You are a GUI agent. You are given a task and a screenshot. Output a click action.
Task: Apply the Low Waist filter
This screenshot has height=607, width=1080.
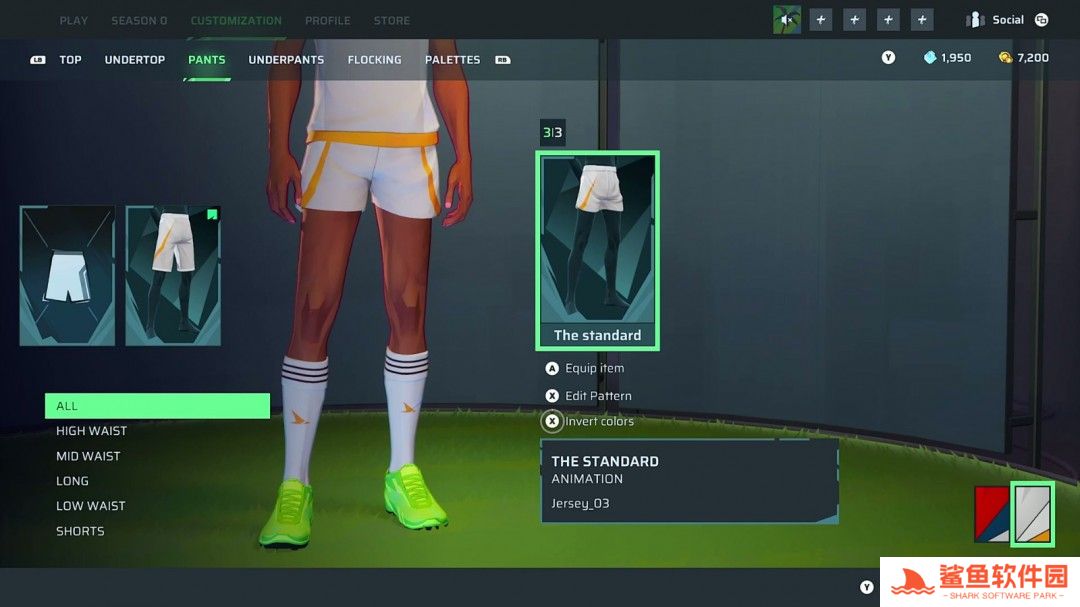click(x=90, y=506)
